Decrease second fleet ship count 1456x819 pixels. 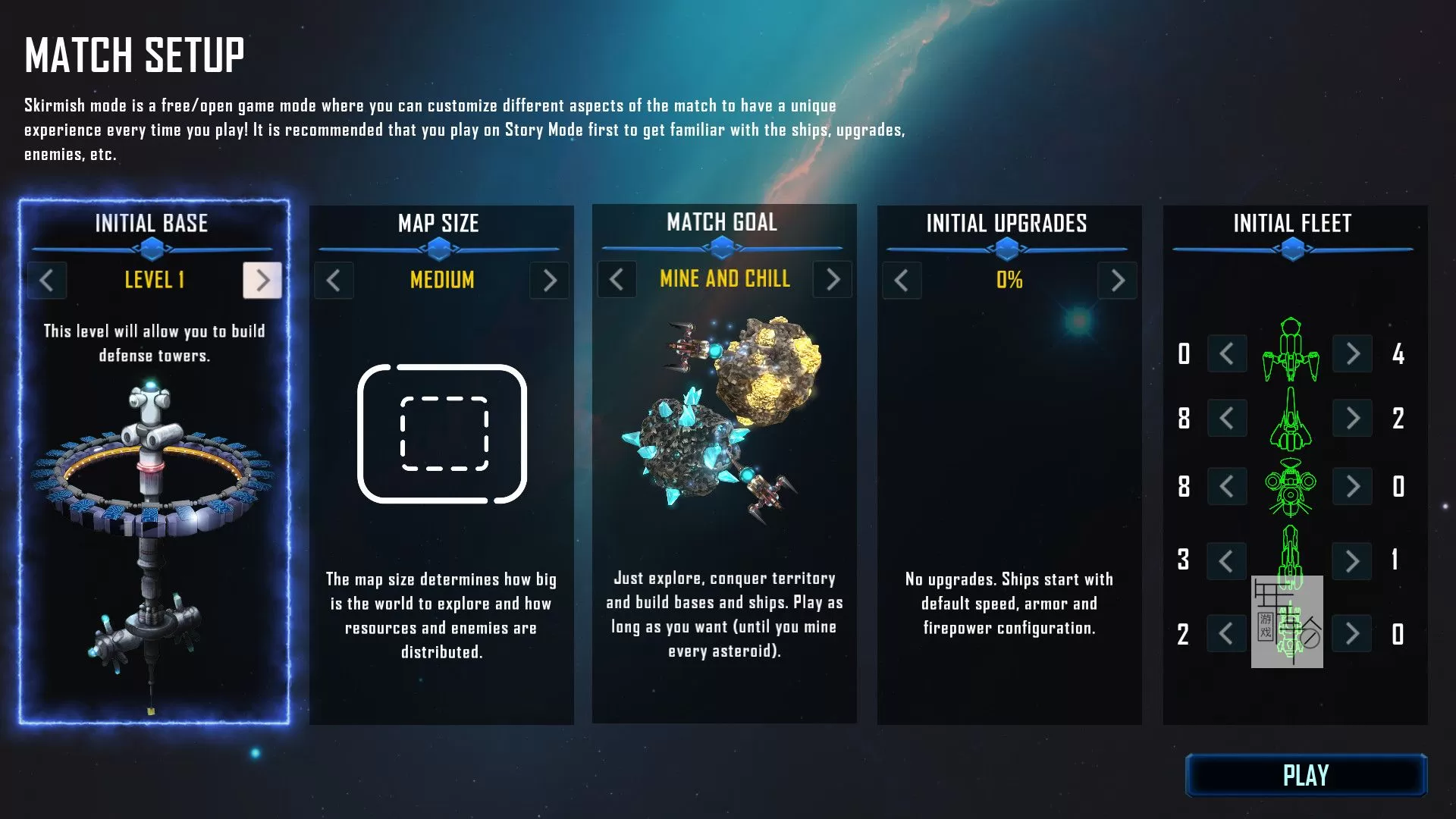(x=1227, y=418)
